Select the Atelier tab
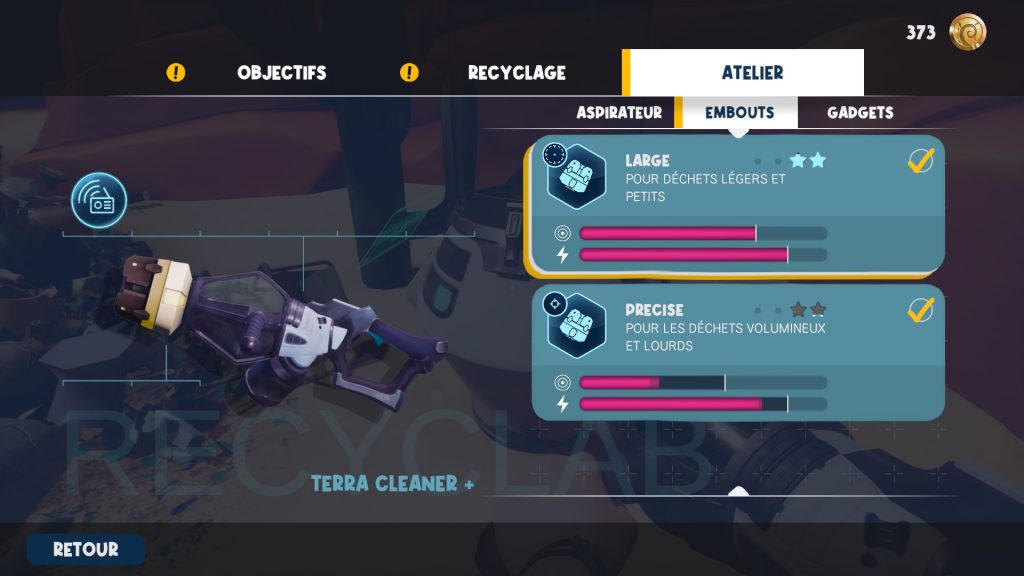This screenshot has height=576, width=1024. 752,73
